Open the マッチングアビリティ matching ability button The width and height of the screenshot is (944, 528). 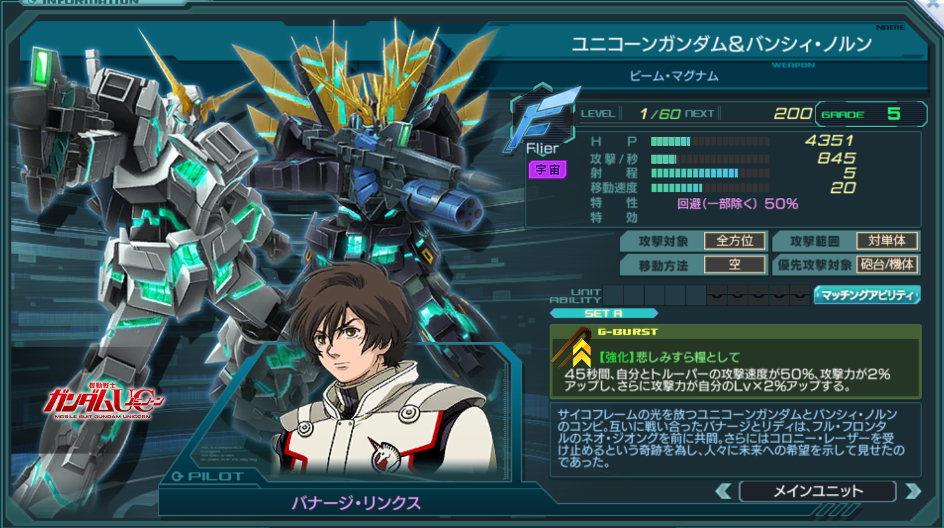click(x=868, y=295)
